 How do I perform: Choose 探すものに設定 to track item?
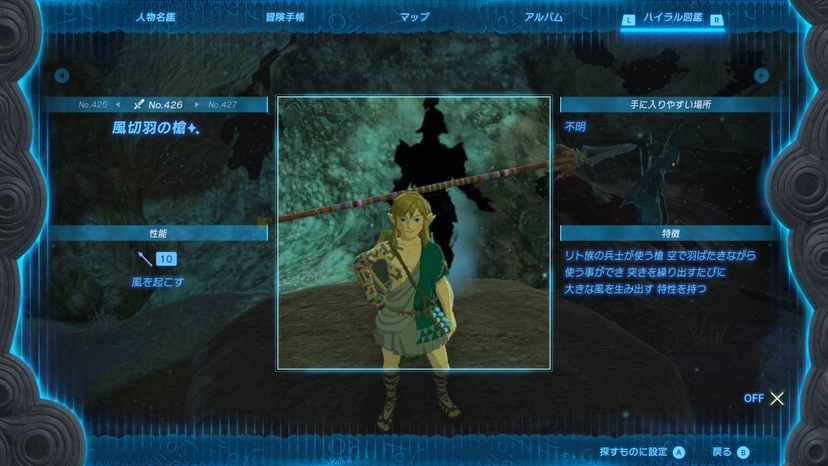click(641, 452)
